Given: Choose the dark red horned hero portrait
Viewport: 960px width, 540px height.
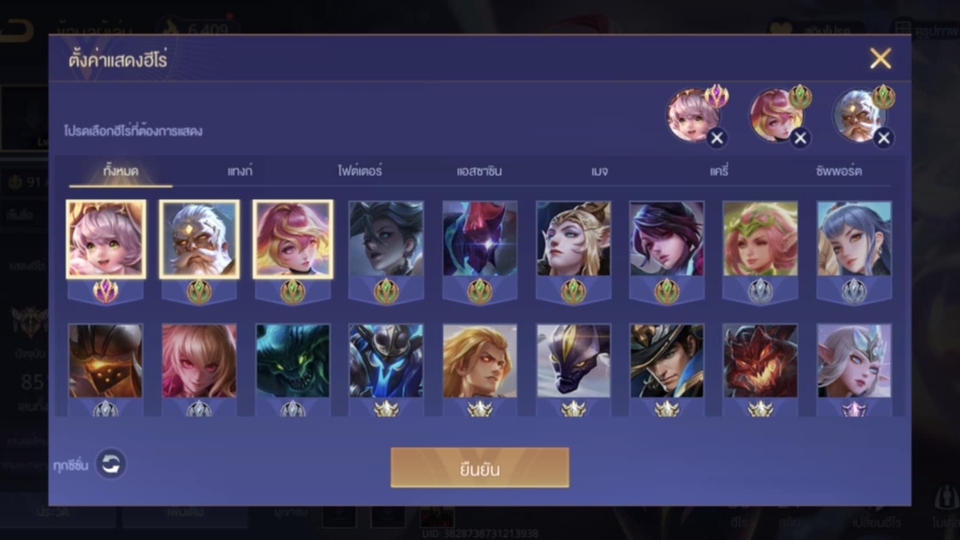Looking at the screenshot, I should (480, 239).
